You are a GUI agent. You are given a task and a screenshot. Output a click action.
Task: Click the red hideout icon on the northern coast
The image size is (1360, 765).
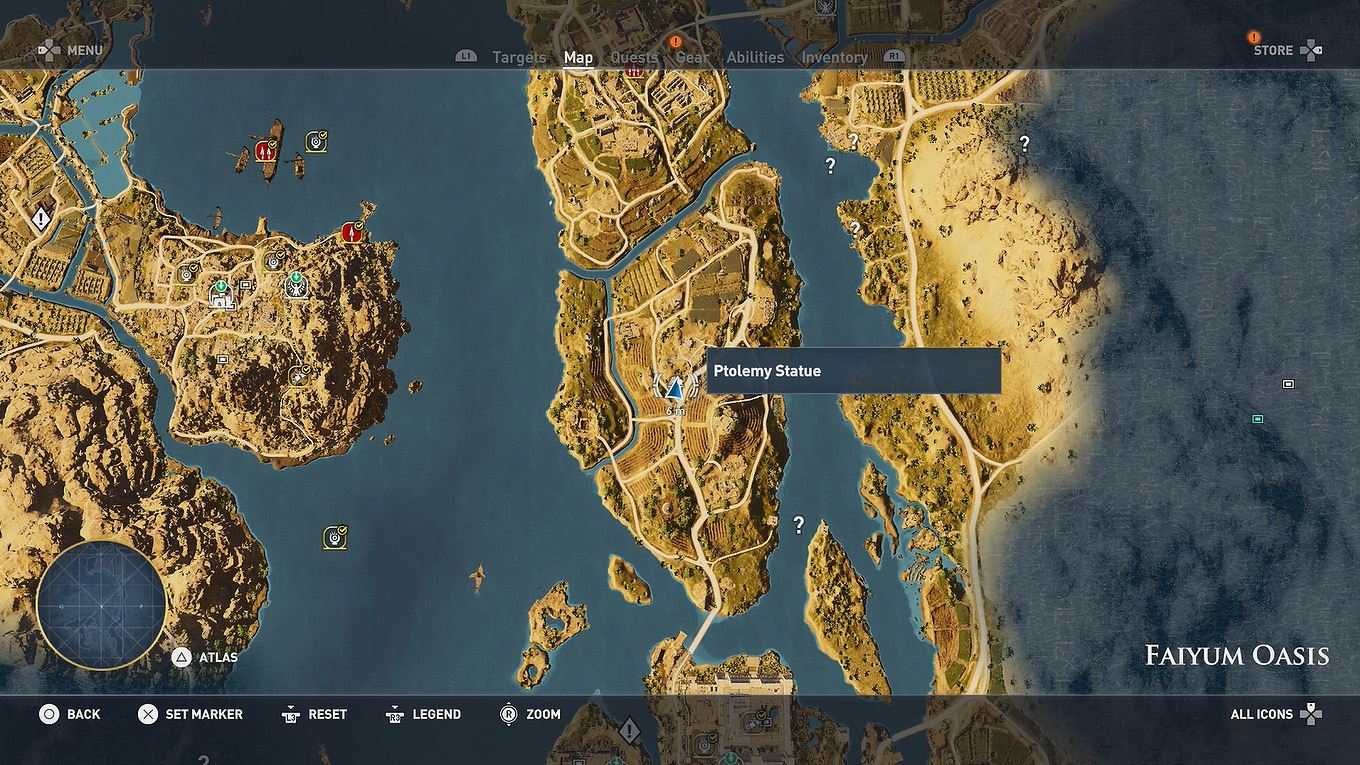point(352,232)
